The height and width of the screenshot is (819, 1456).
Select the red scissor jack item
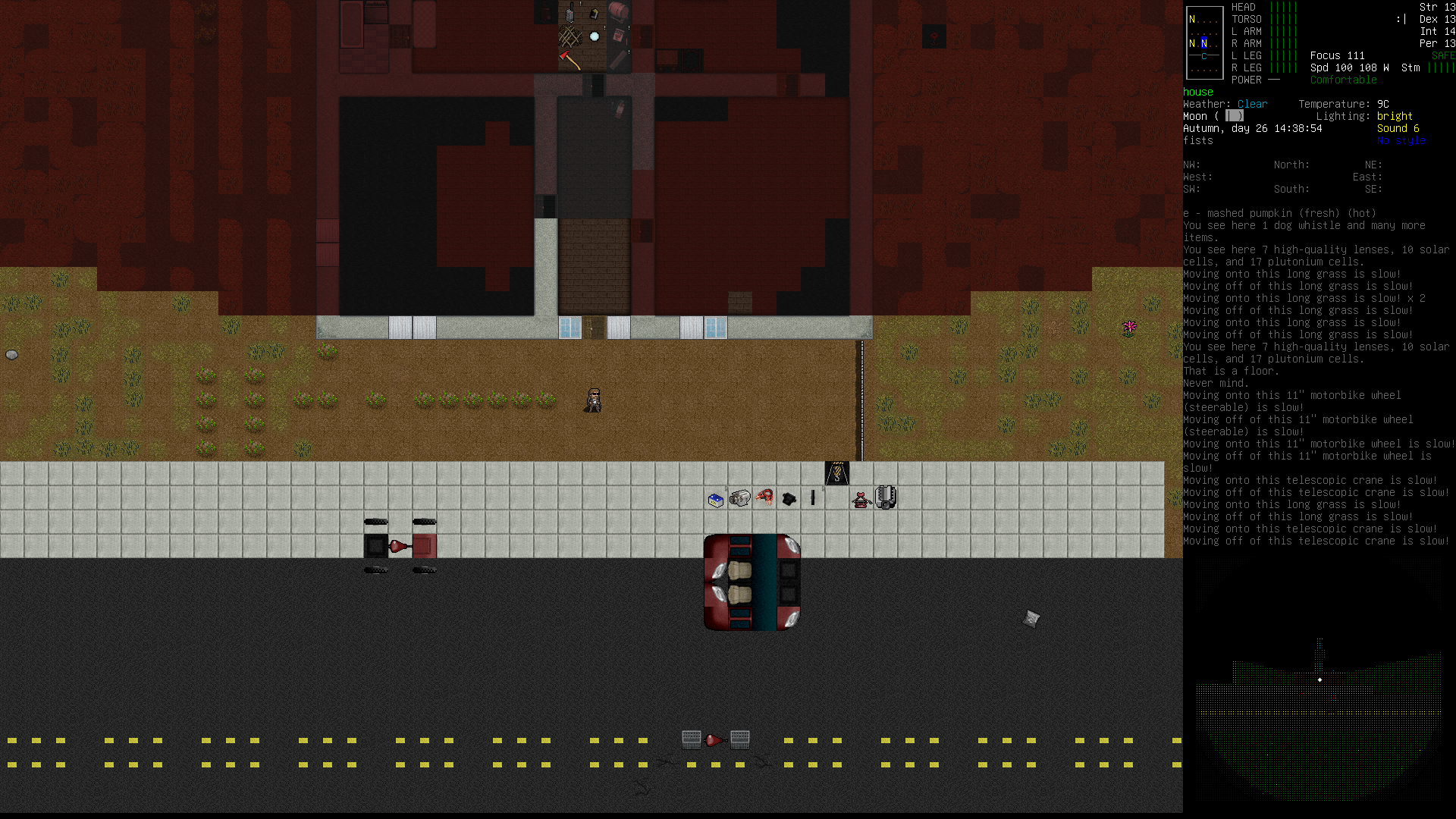[860, 501]
